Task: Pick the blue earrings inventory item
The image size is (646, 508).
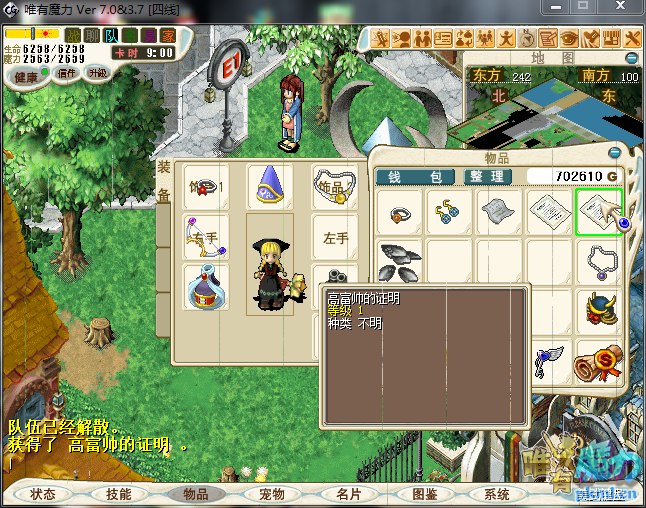Action: point(449,212)
